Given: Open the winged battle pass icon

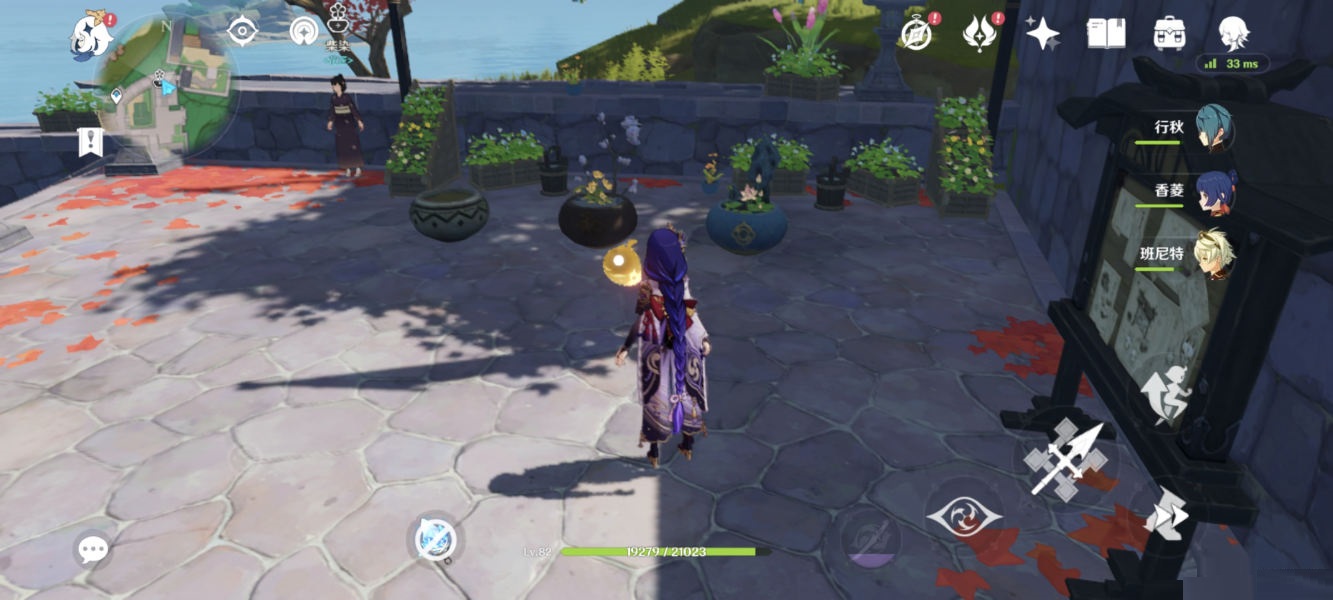Looking at the screenshot, I should point(980,34).
